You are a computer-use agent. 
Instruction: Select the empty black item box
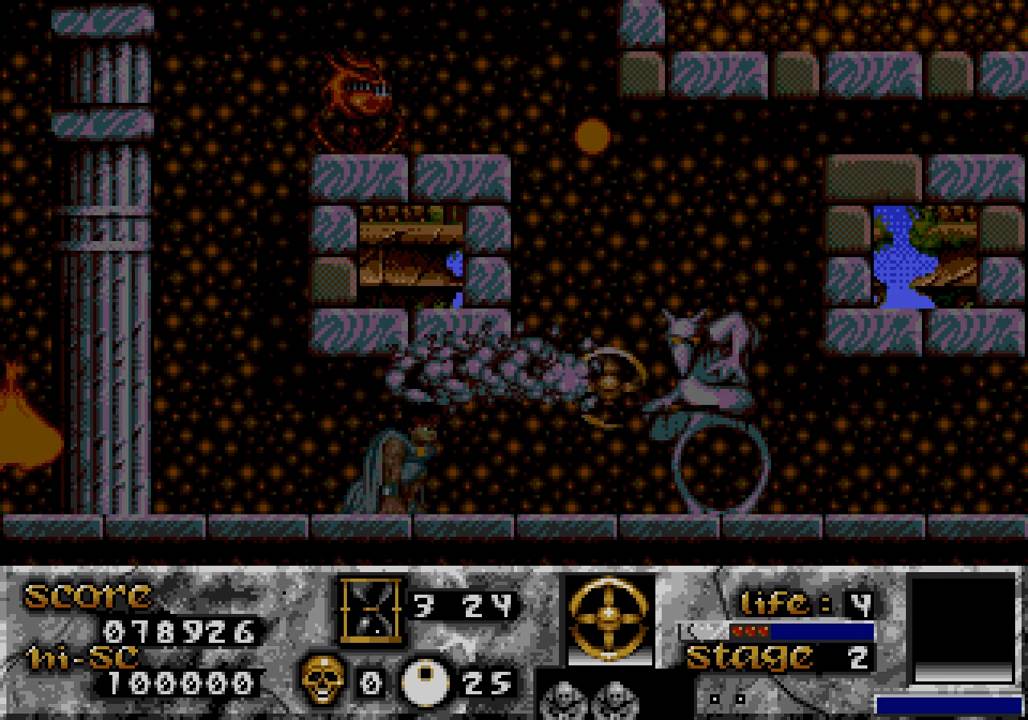(960, 628)
